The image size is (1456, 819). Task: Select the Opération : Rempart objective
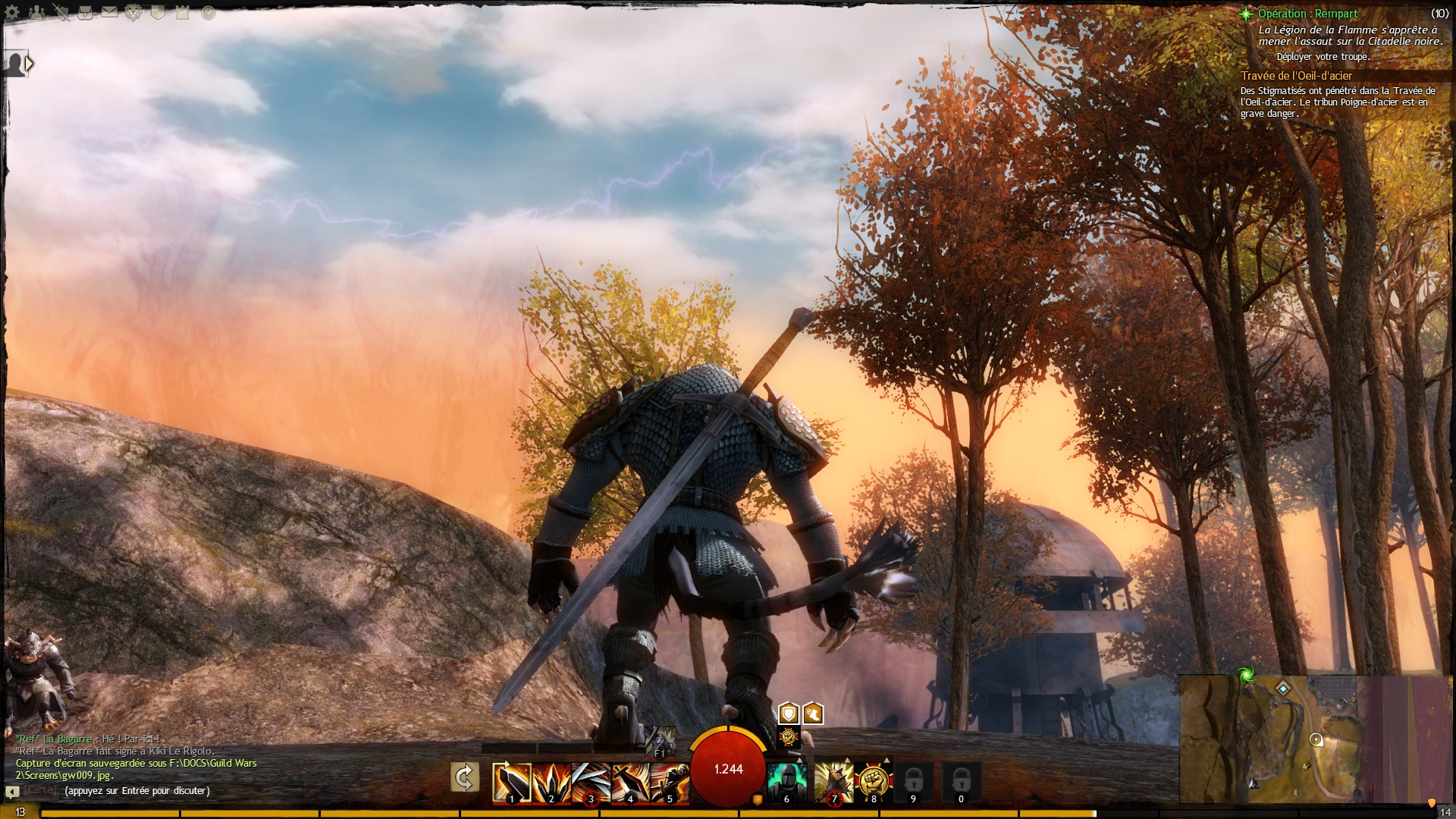pyautogui.click(x=1307, y=14)
